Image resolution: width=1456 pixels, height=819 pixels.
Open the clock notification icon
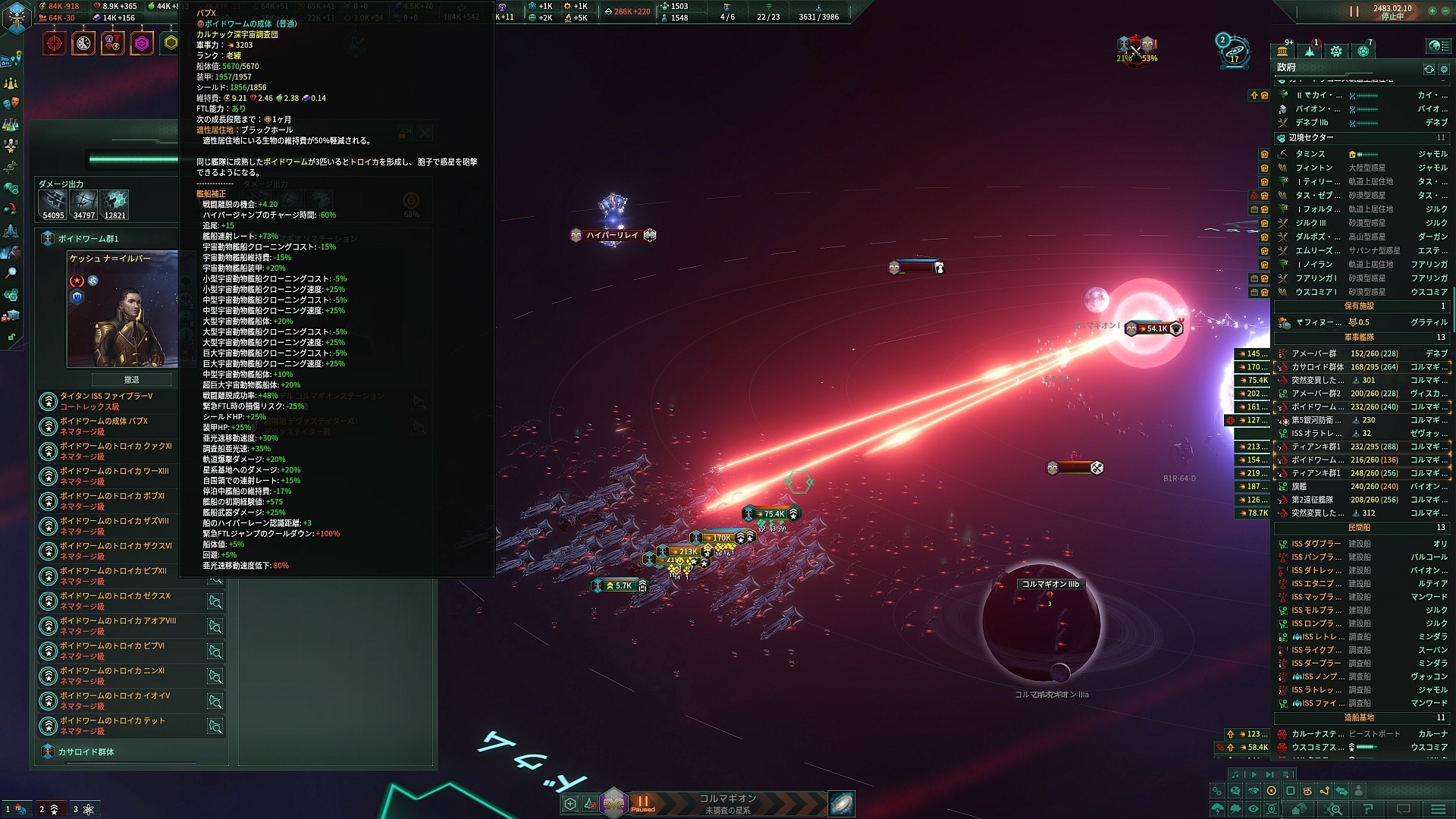coord(83,43)
